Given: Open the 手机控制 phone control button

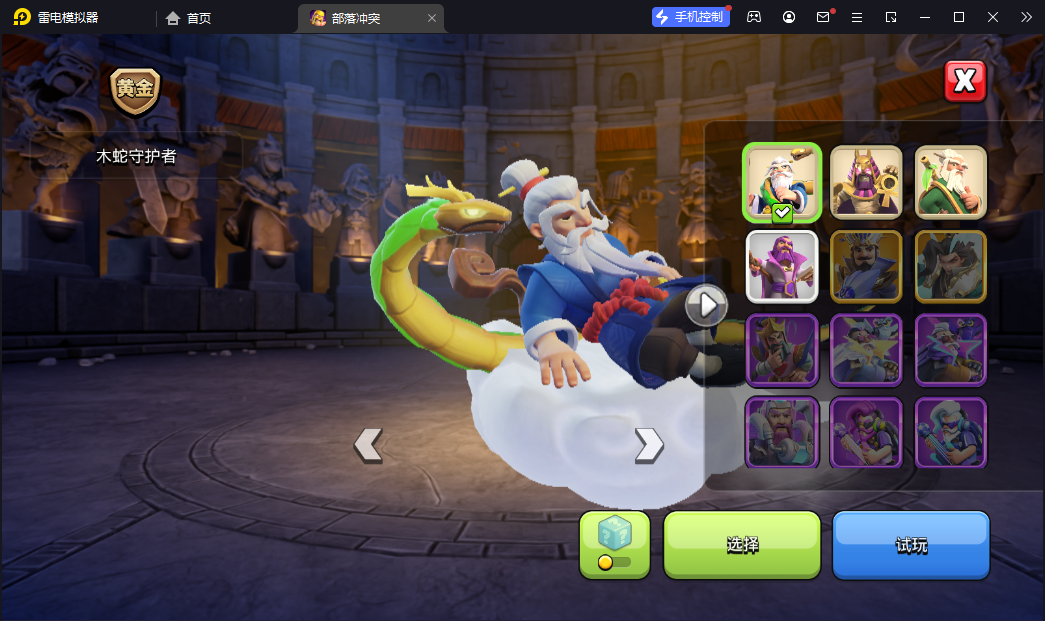Looking at the screenshot, I should tap(690, 17).
